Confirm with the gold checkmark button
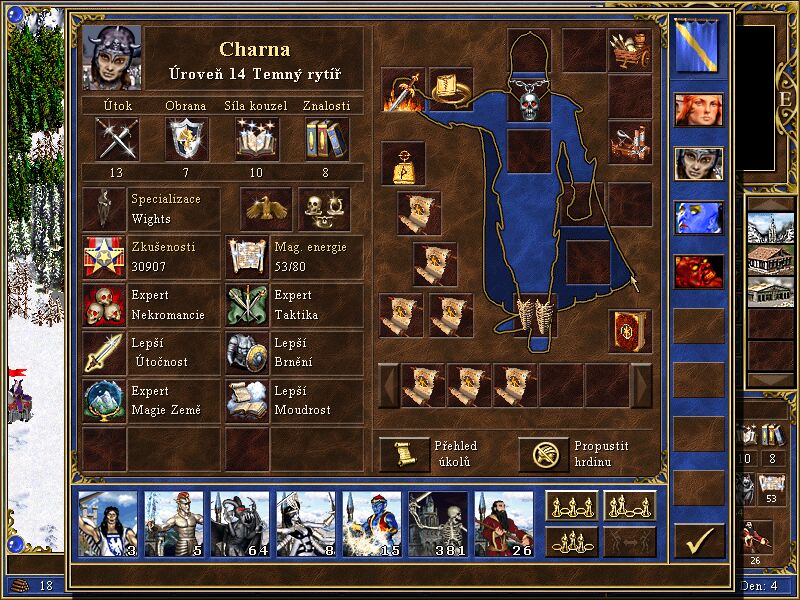The height and width of the screenshot is (600, 800). pyautogui.click(x=699, y=541)
